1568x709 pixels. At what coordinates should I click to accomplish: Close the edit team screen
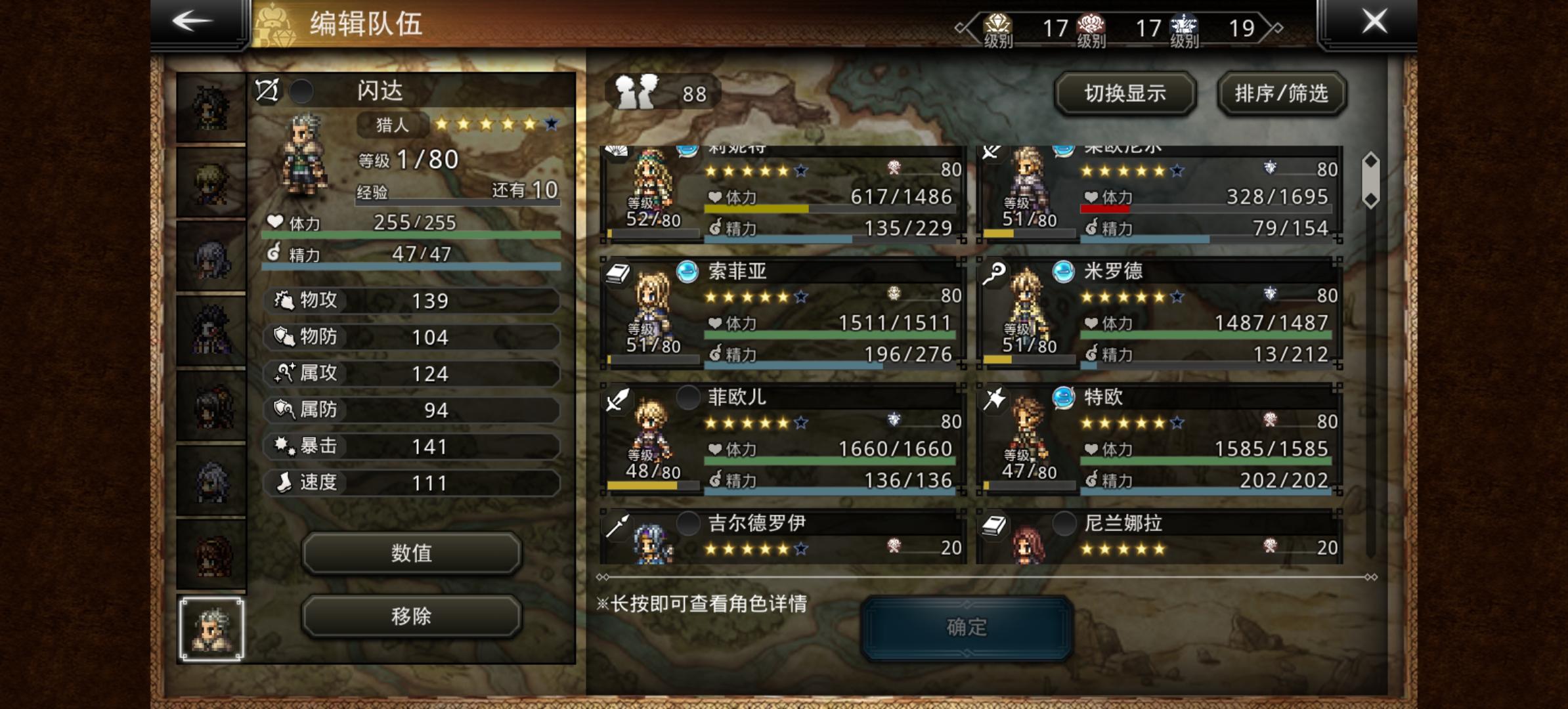(x=1374, y=22)
